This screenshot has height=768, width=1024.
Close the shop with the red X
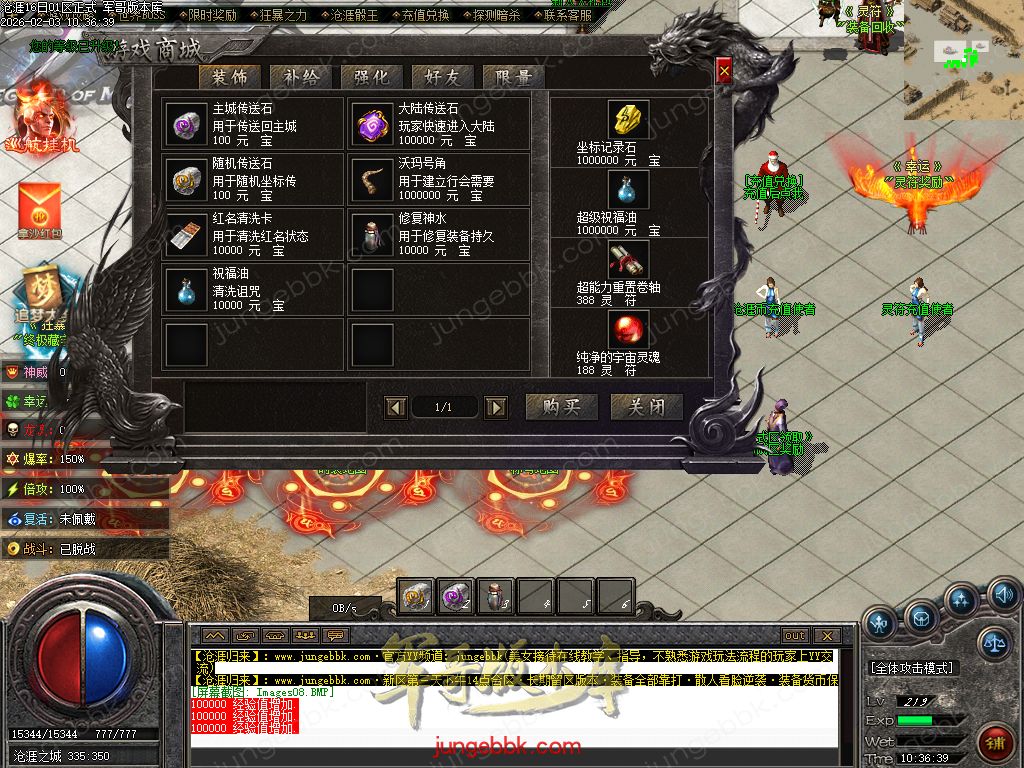[724, 69]
